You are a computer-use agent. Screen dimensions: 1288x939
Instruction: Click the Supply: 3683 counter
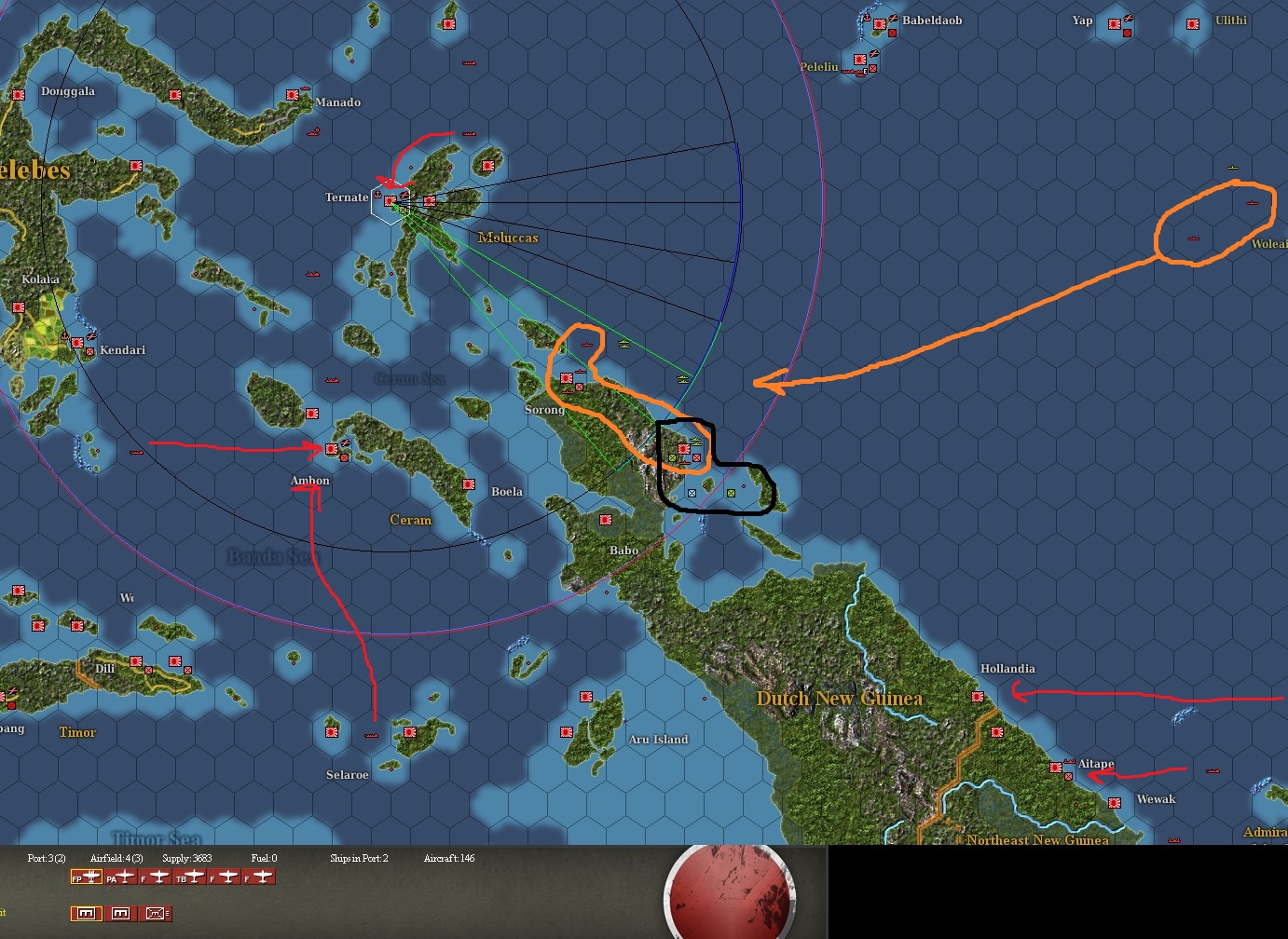pos(186,858)
